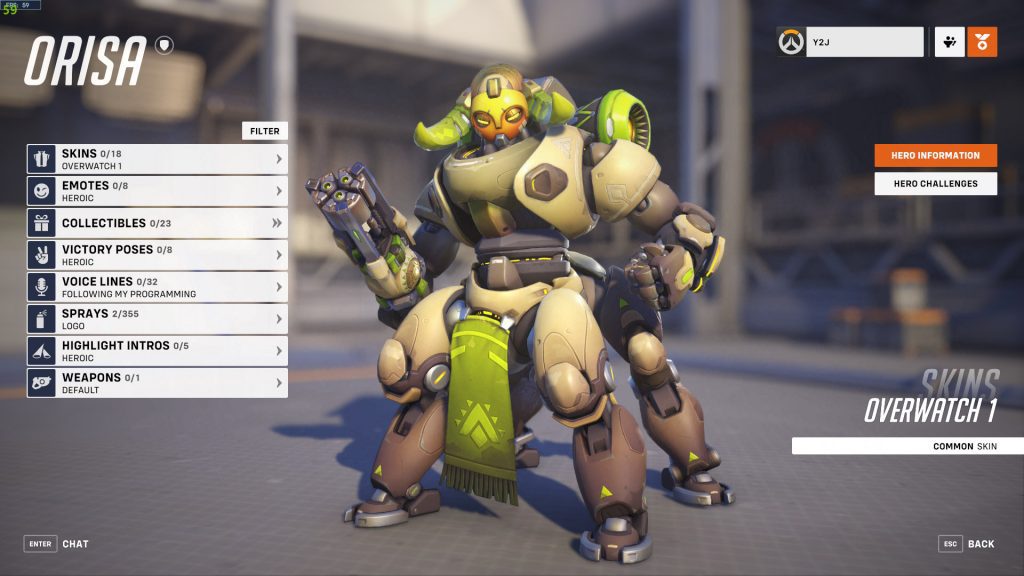The width and height of the screenshot is (1024, 576).
Task: Select the Weapons category
Action: (x=157, y=383)
